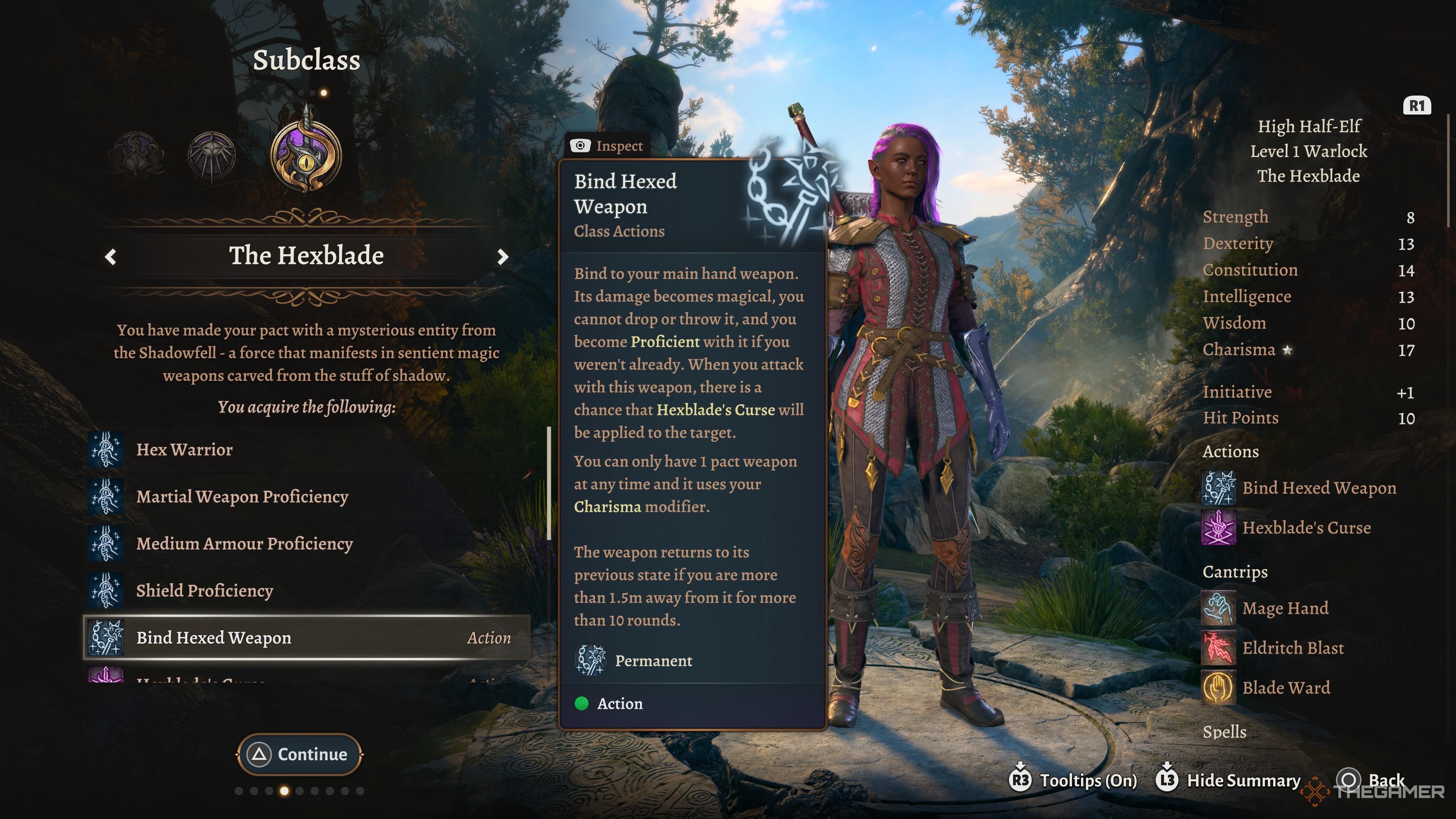Inspect the Bind Hexed Weapon tooltip
The width and height of the screenshot is (1456, 819).
[607, 146]
